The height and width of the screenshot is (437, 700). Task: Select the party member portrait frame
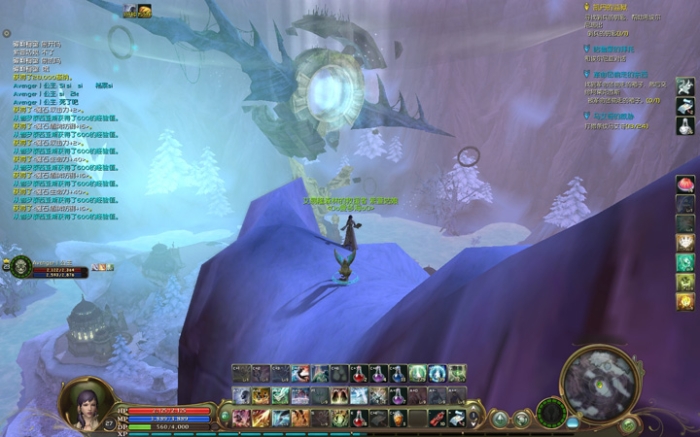pos(22,266)
